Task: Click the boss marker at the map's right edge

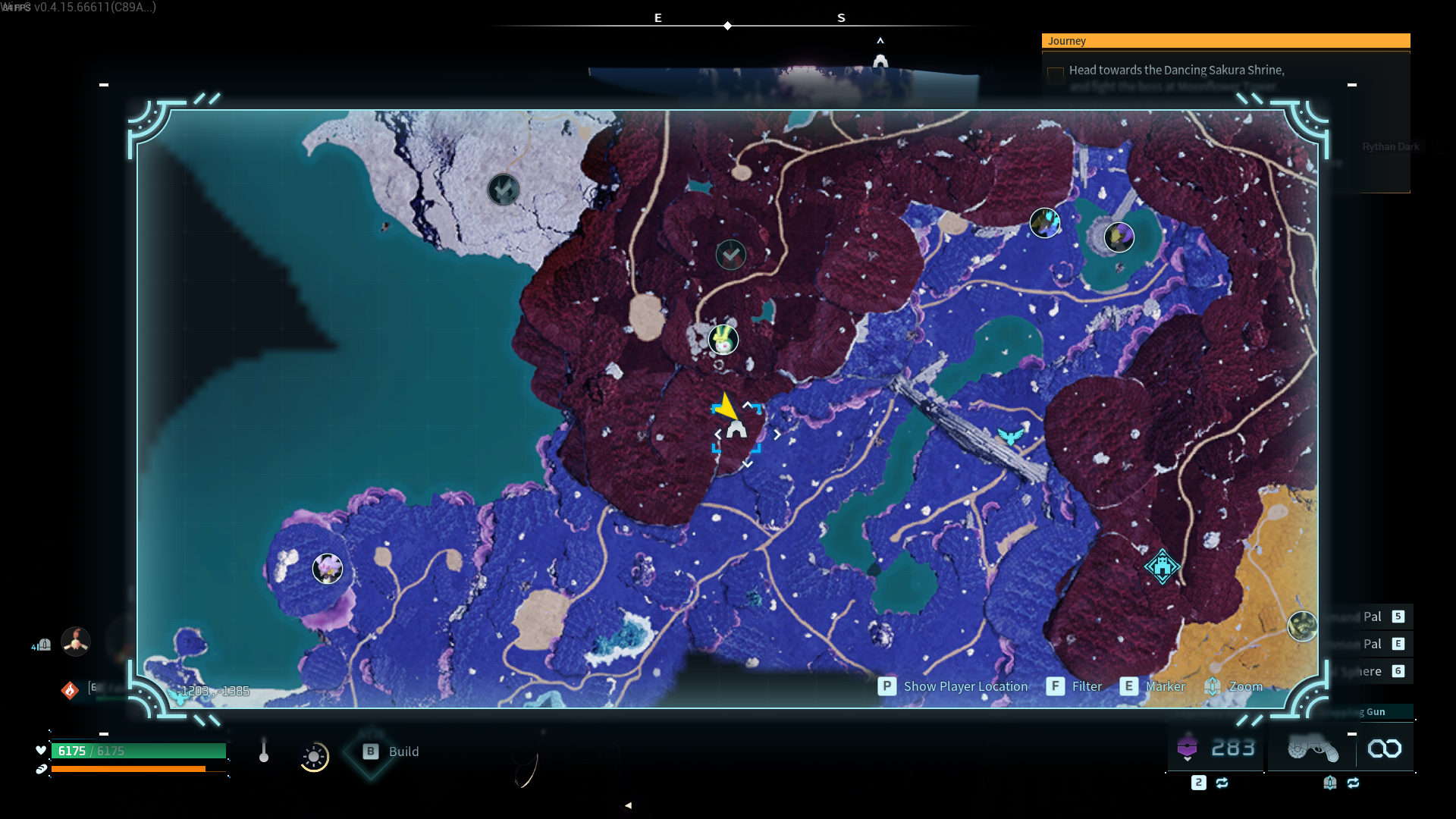Action: click(x=1302, y=626)
